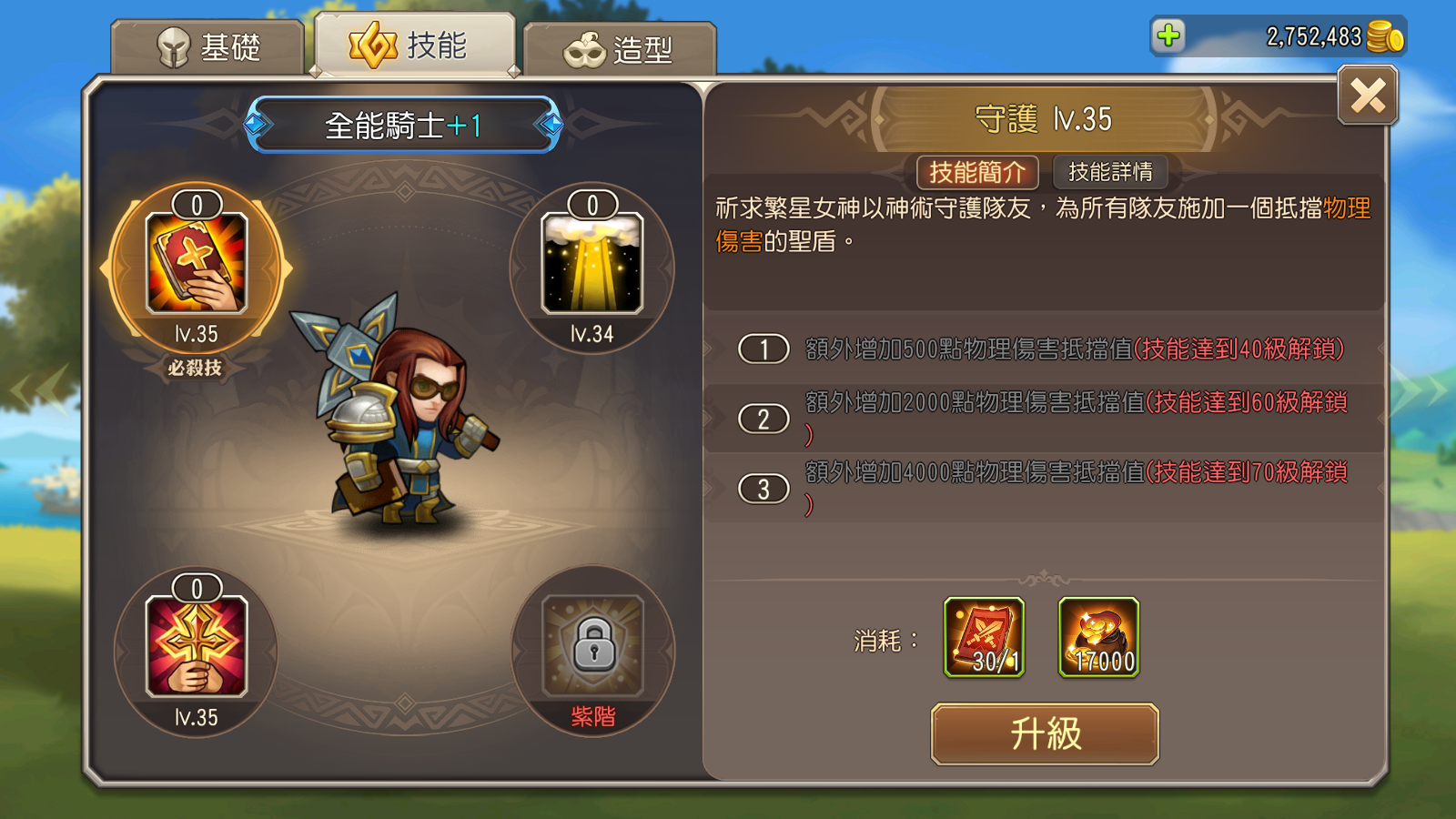Image resolution: width=1456 pixels, height=819 pixels.
Task: Click unlock condition entry number 2
Action: pyautogui.click(x=764, y=418)
